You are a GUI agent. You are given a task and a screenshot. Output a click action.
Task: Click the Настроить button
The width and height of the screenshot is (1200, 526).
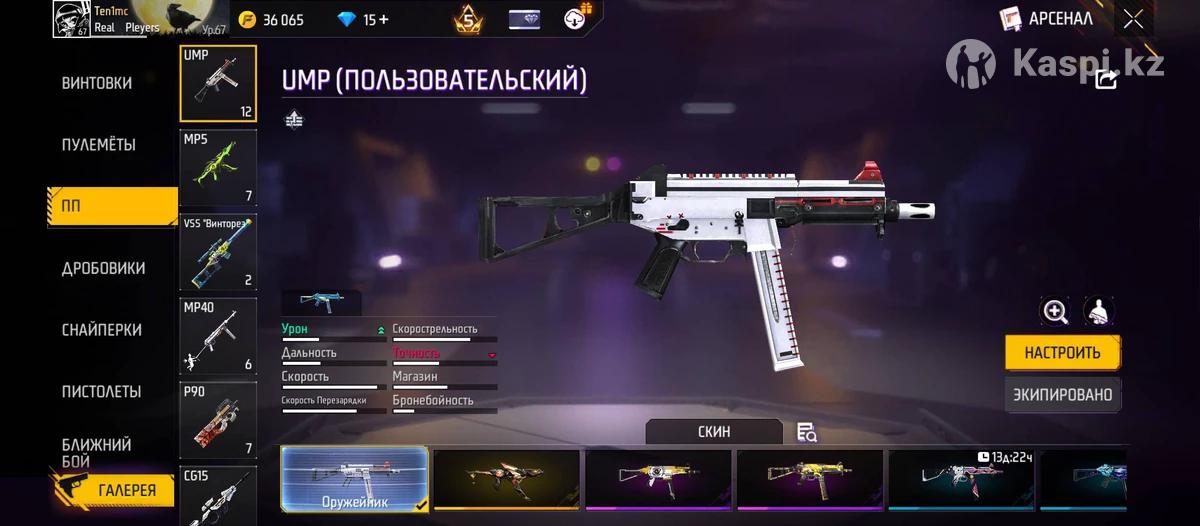(1062, 352)
